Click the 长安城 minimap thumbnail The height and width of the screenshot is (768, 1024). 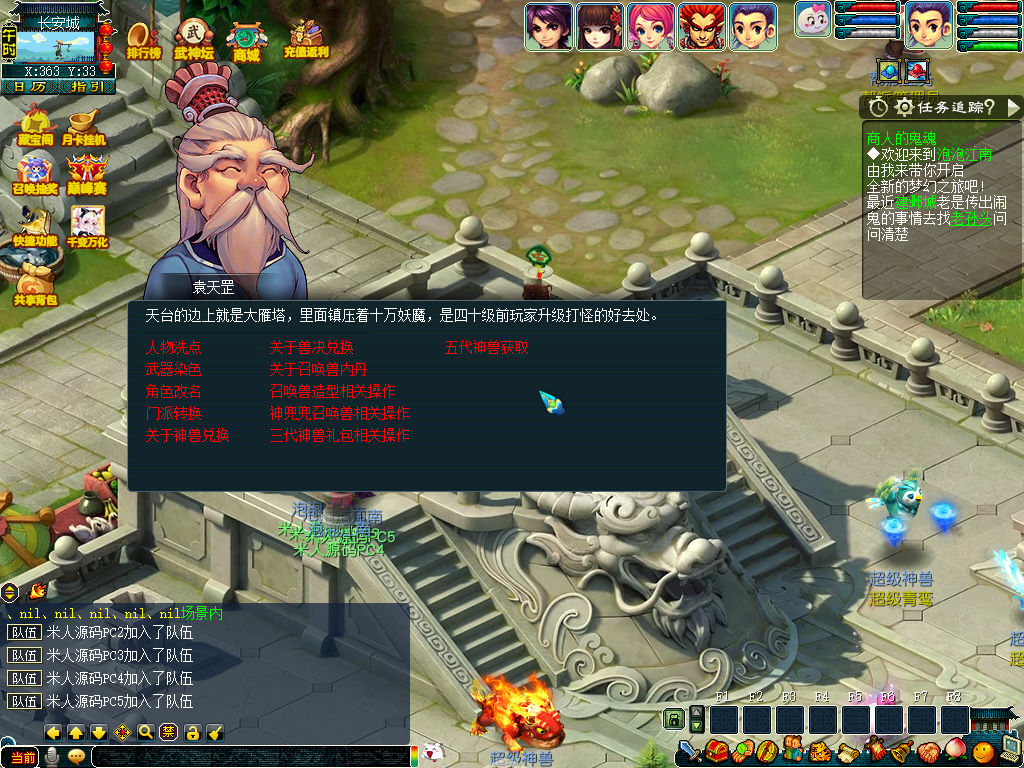pyautogui.click(x=58, y=45)
